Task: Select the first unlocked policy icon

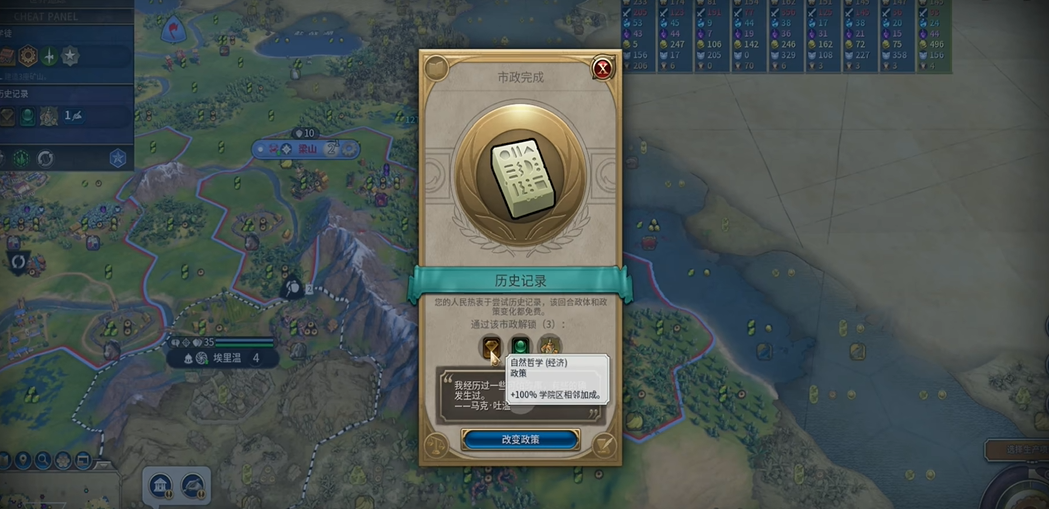Action: [x=491, y=348]
